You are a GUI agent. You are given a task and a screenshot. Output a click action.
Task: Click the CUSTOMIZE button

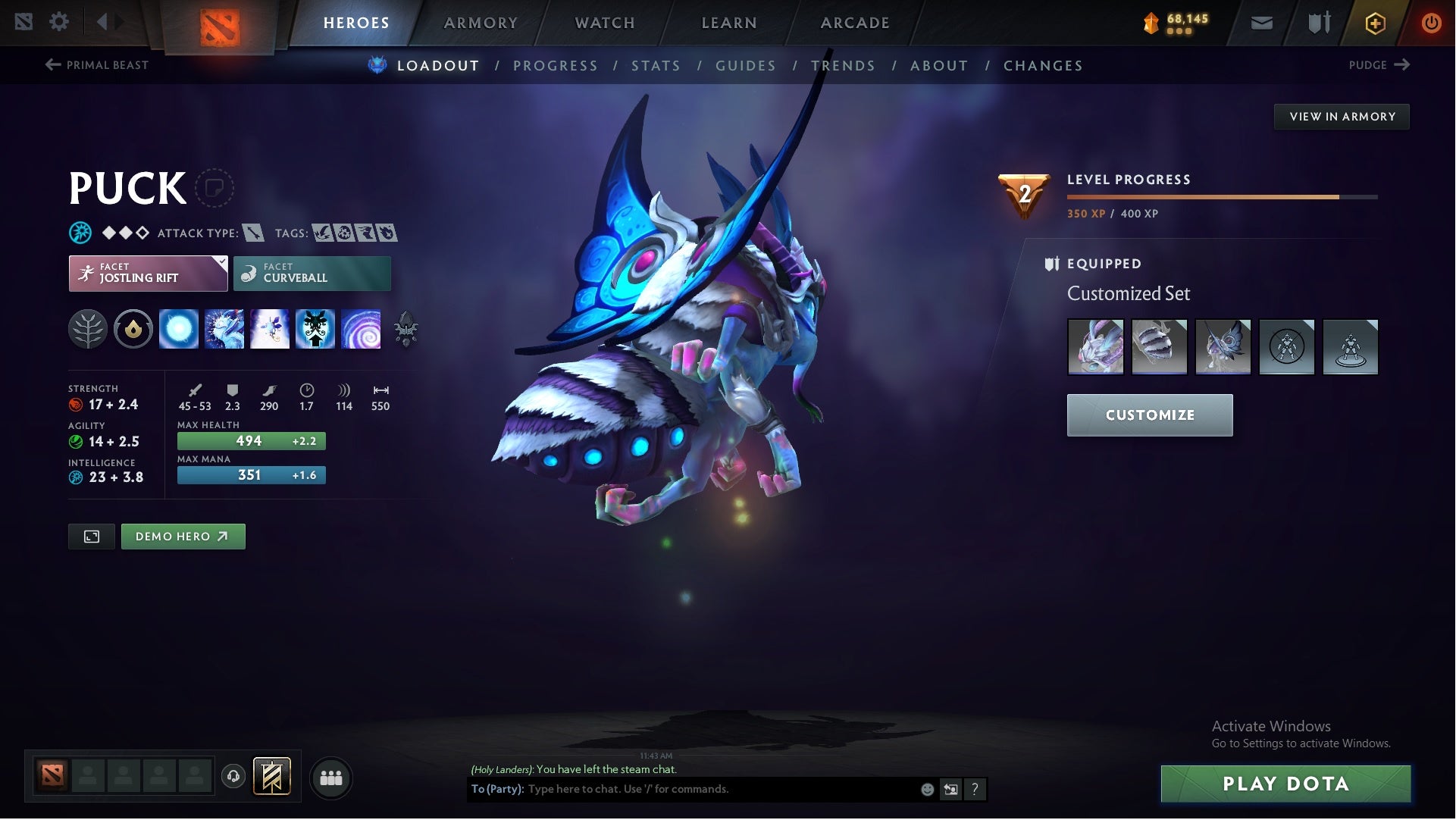[1150, 415]
